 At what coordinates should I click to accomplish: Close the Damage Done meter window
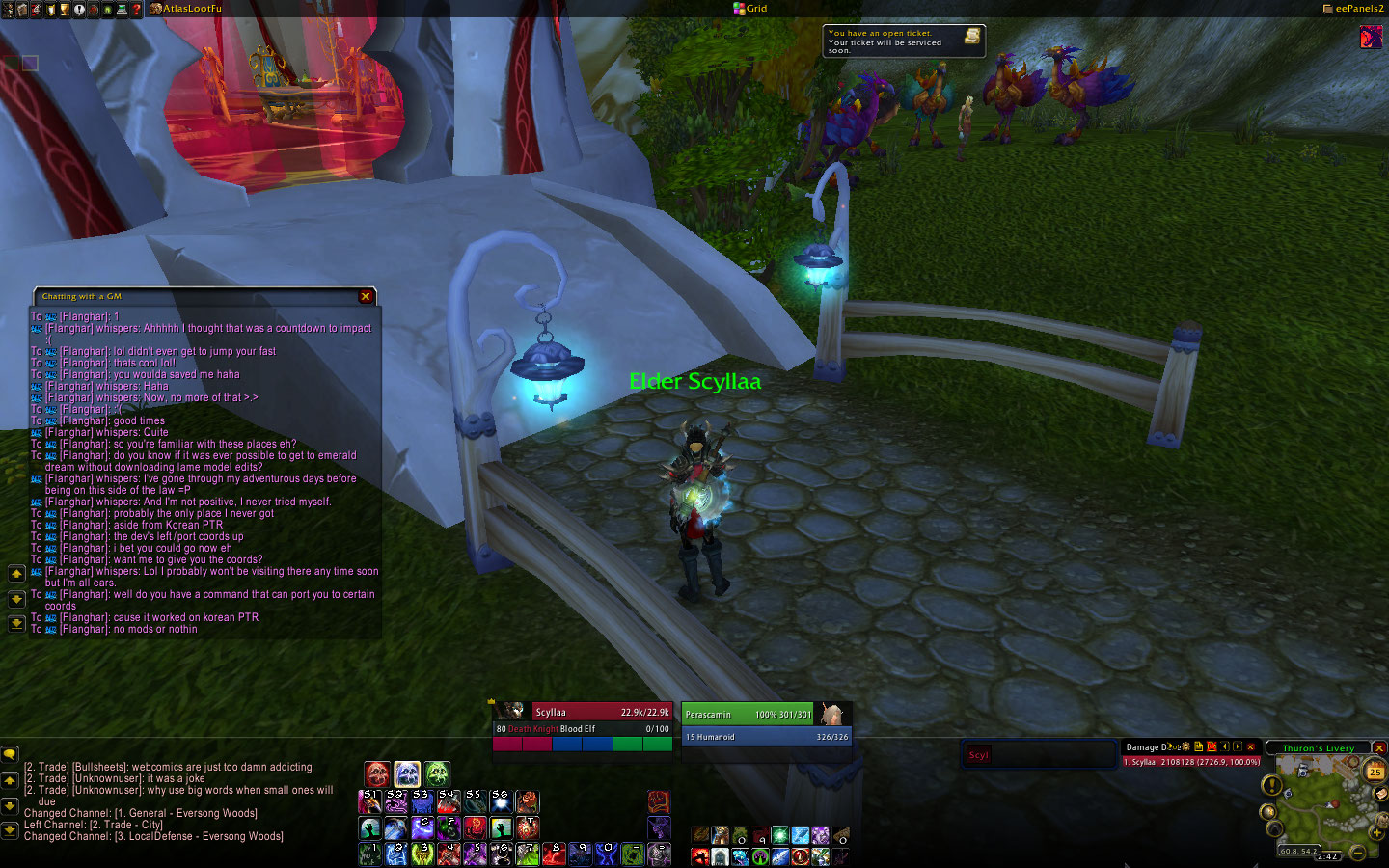click(x=1251, y=746)
